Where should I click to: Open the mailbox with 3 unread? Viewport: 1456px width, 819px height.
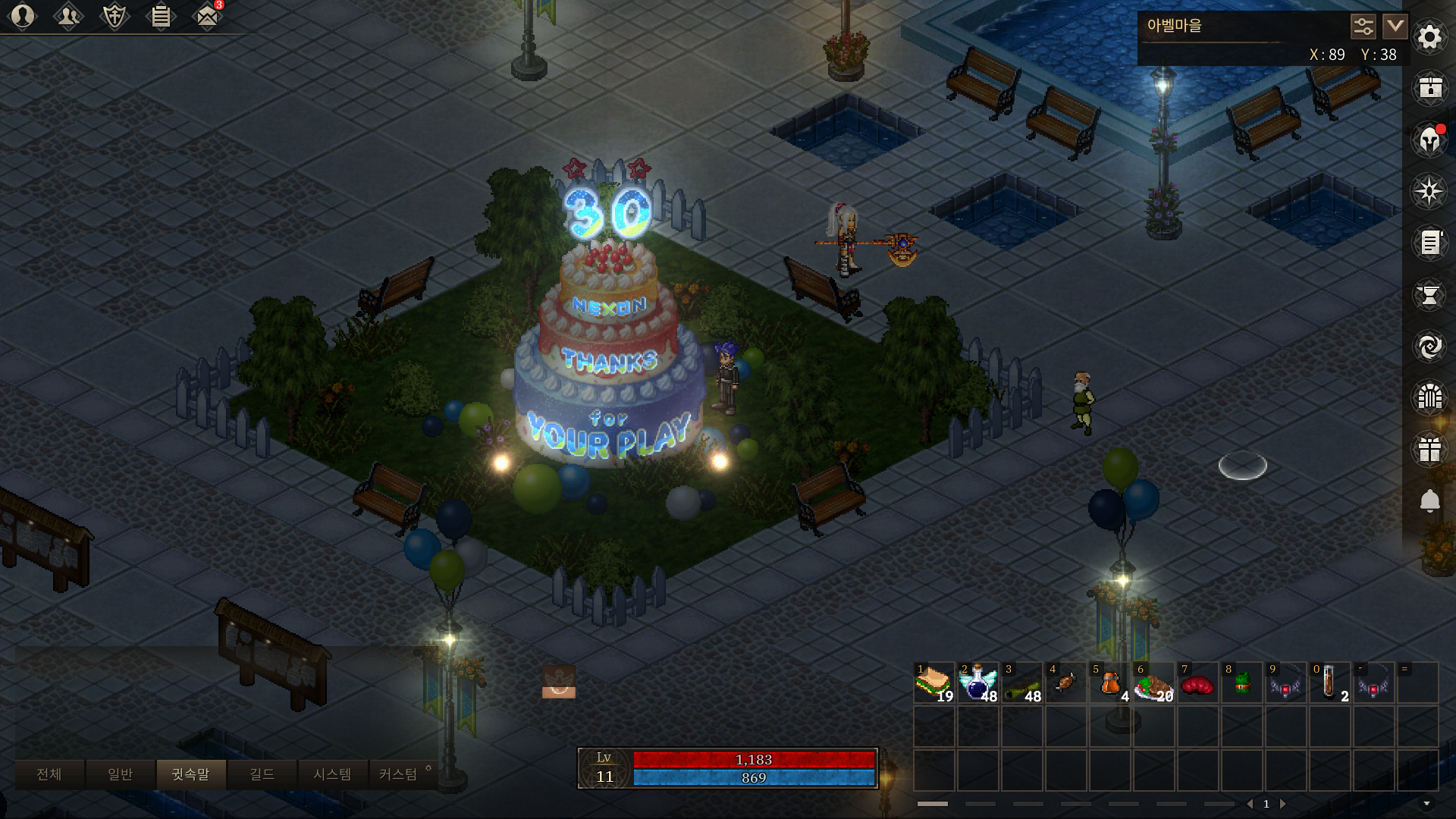point(206,16)
